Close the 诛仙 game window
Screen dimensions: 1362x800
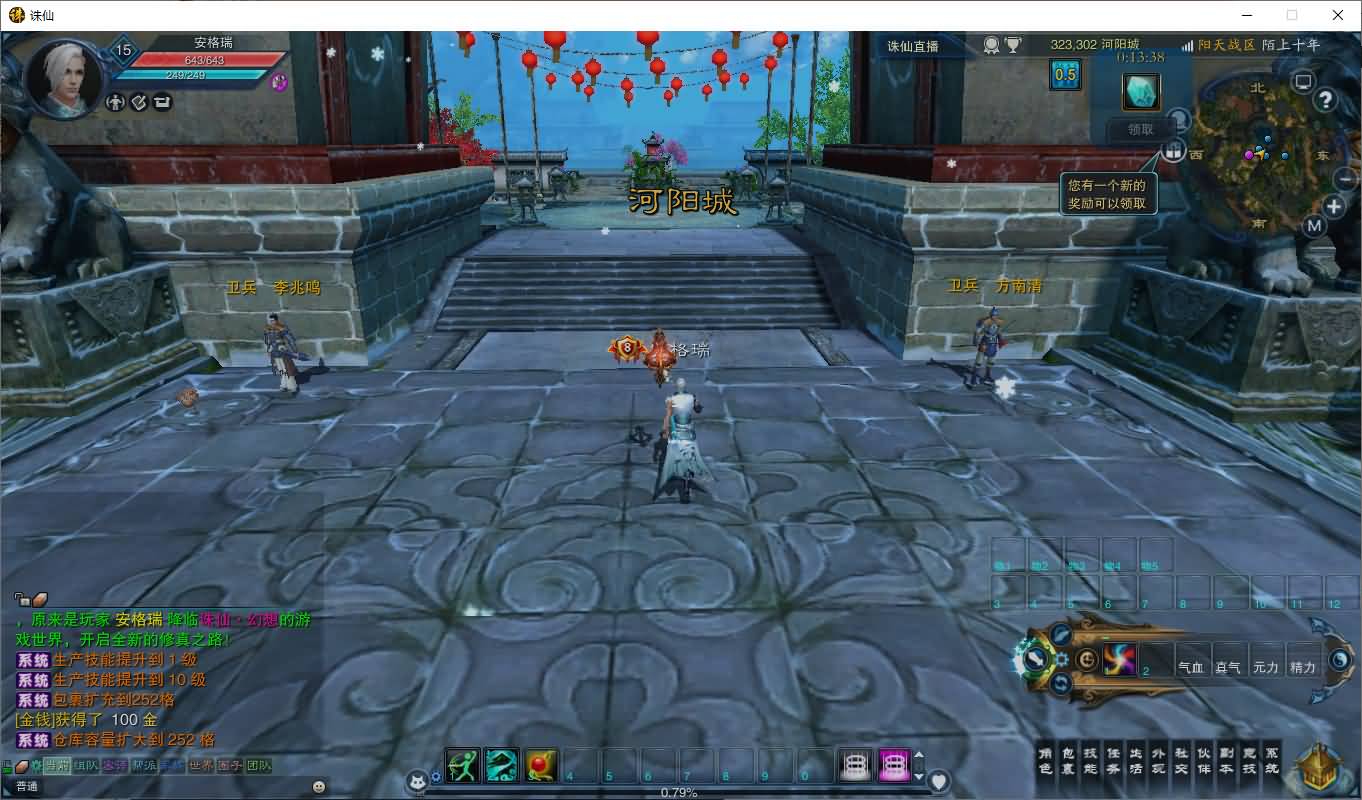pyautogui.click(x=1338, y=15)
